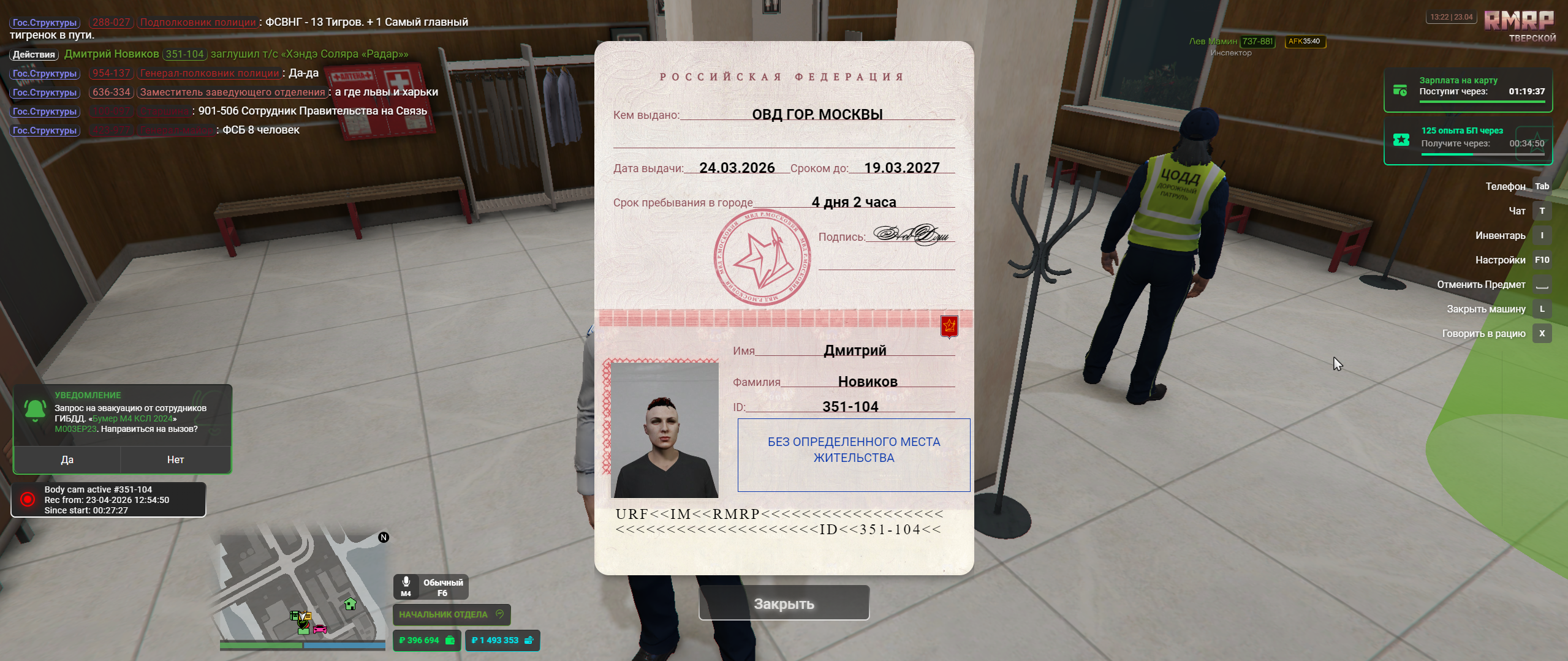Select the Начальник отдела rank badge
1568x661 pixels.
451,614
